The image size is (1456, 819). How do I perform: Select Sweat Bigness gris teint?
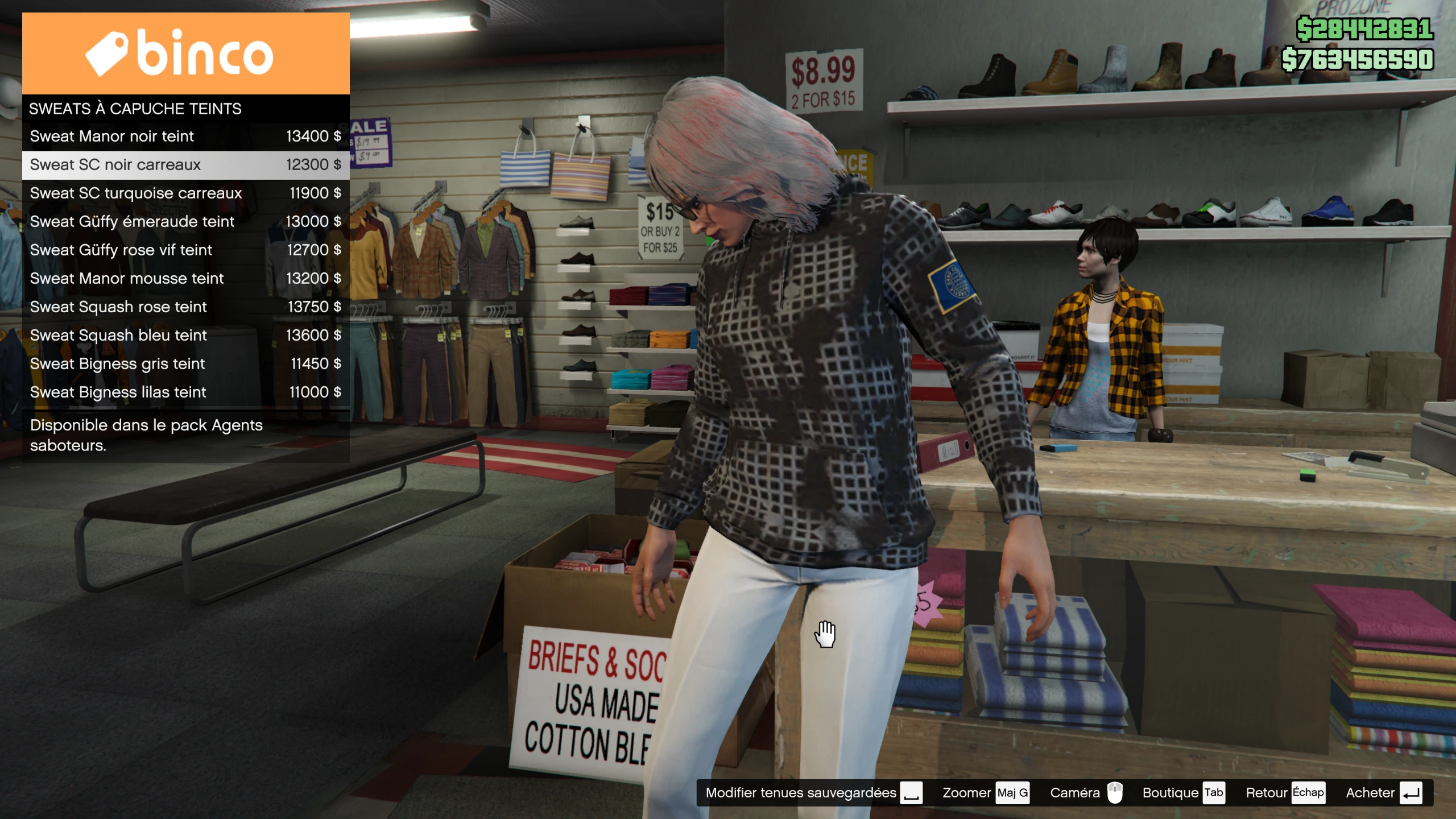185,364
